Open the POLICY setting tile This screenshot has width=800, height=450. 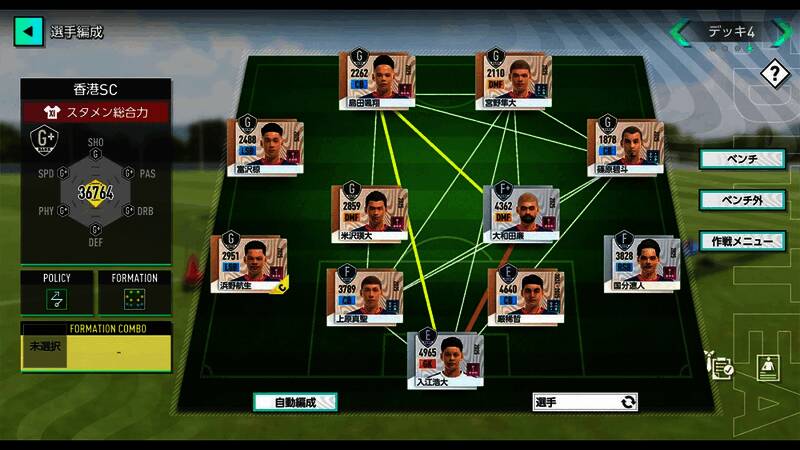57,293
